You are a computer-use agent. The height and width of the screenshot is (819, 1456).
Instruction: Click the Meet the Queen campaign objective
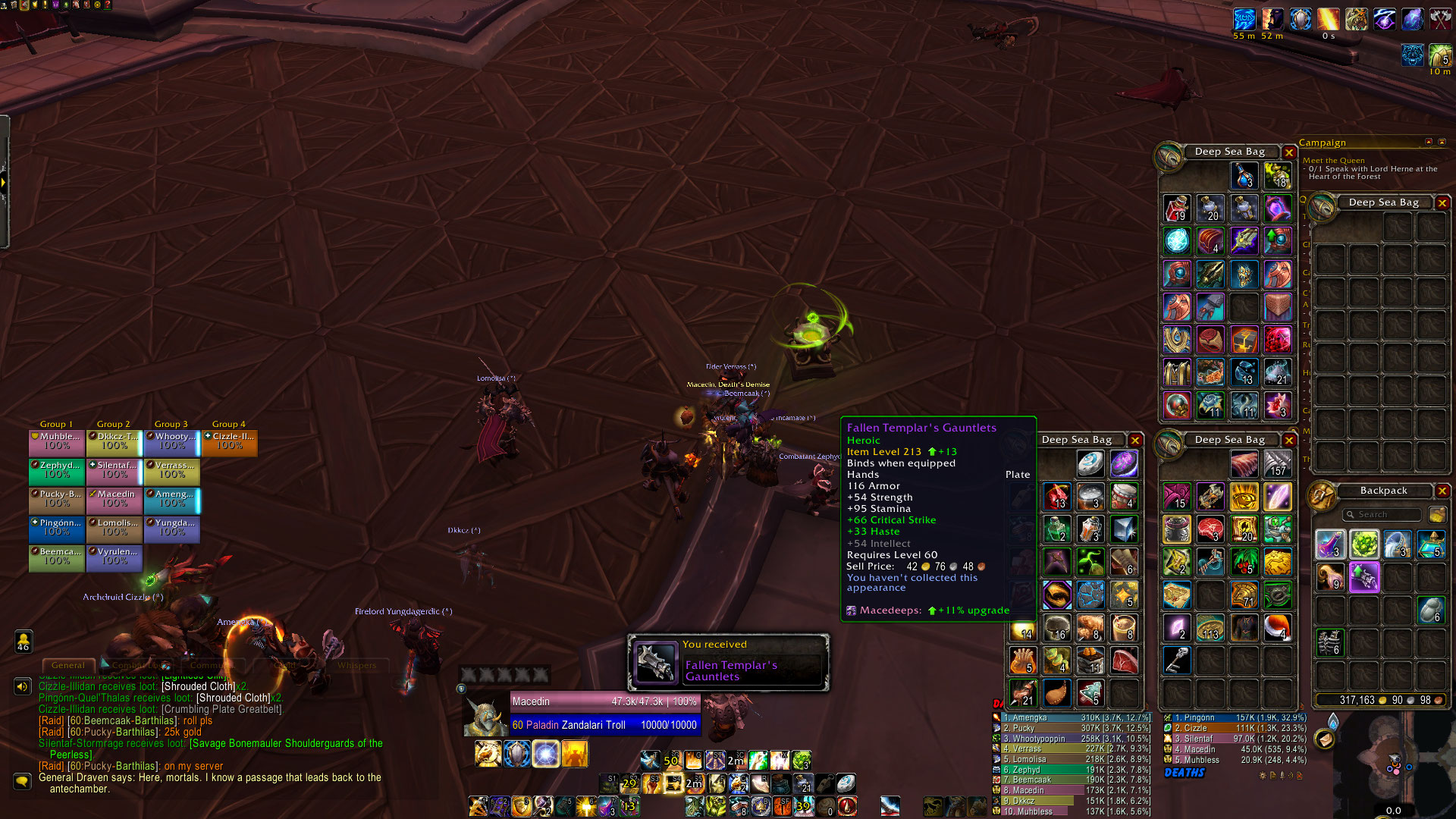(1333, 161)
